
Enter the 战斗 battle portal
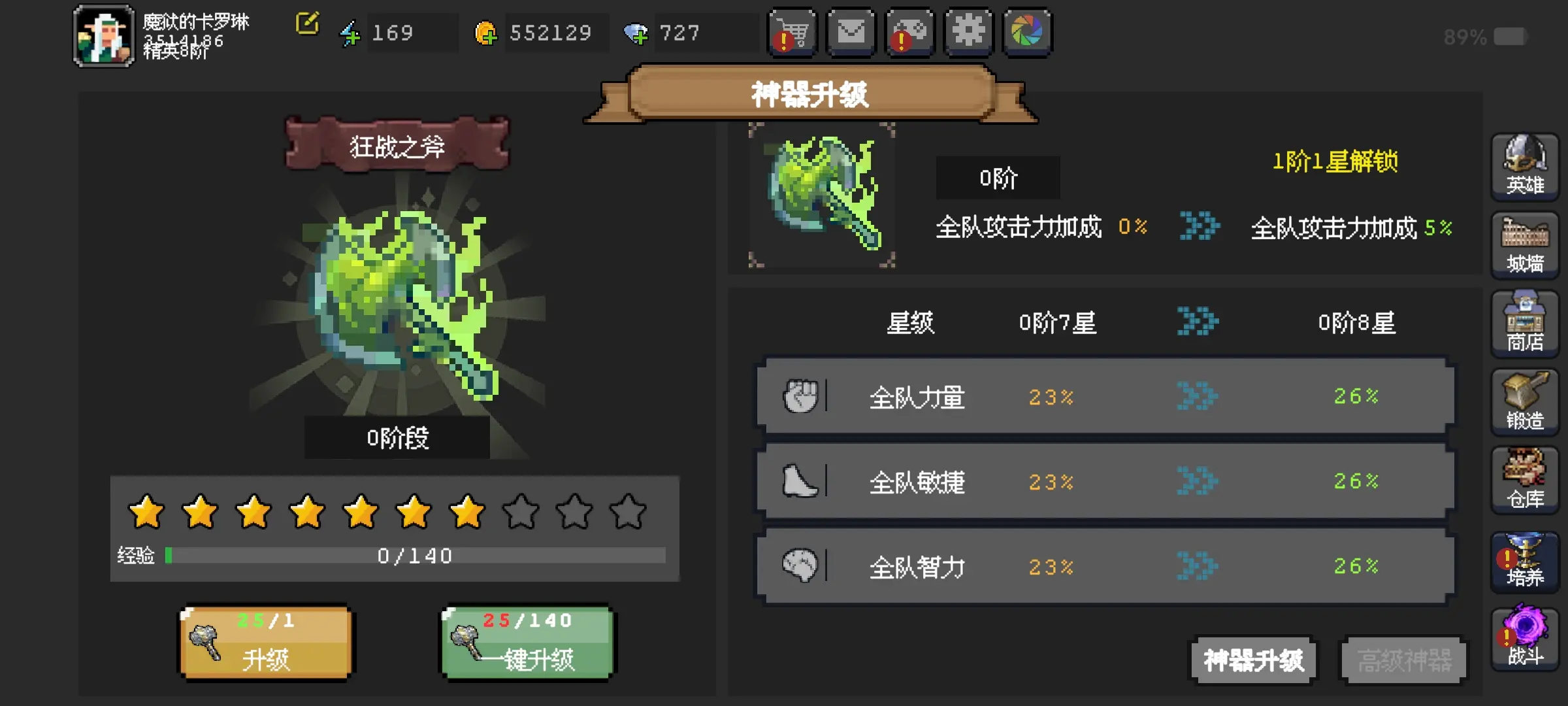(1525, 639)
